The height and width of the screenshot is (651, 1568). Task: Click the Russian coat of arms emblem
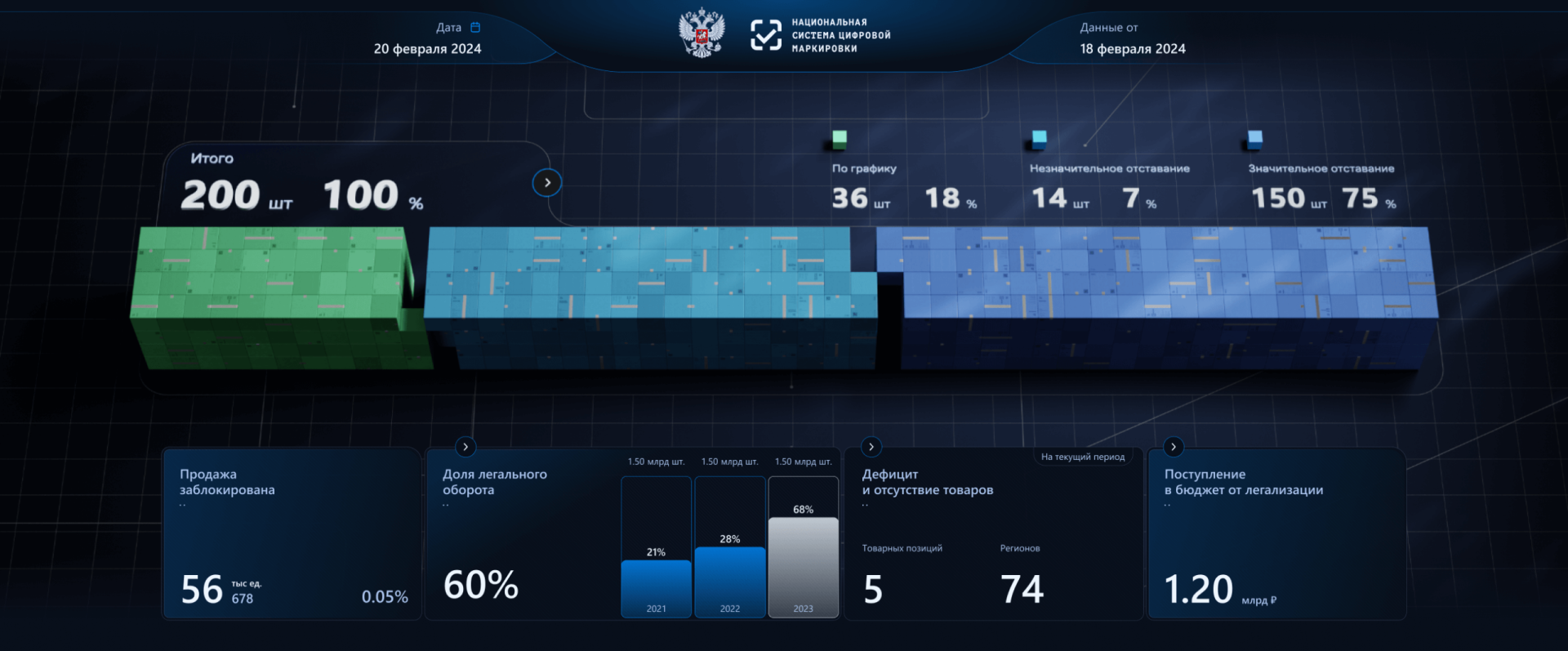click(701, 34)
